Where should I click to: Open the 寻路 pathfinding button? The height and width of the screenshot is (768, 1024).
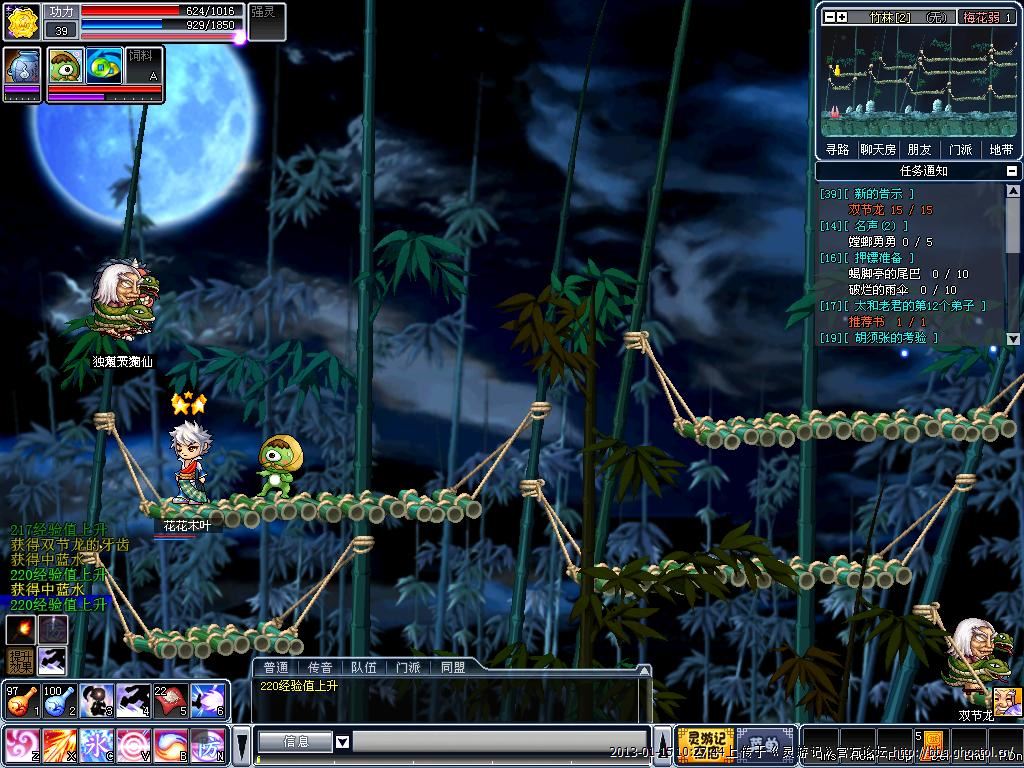pos(837,150)
